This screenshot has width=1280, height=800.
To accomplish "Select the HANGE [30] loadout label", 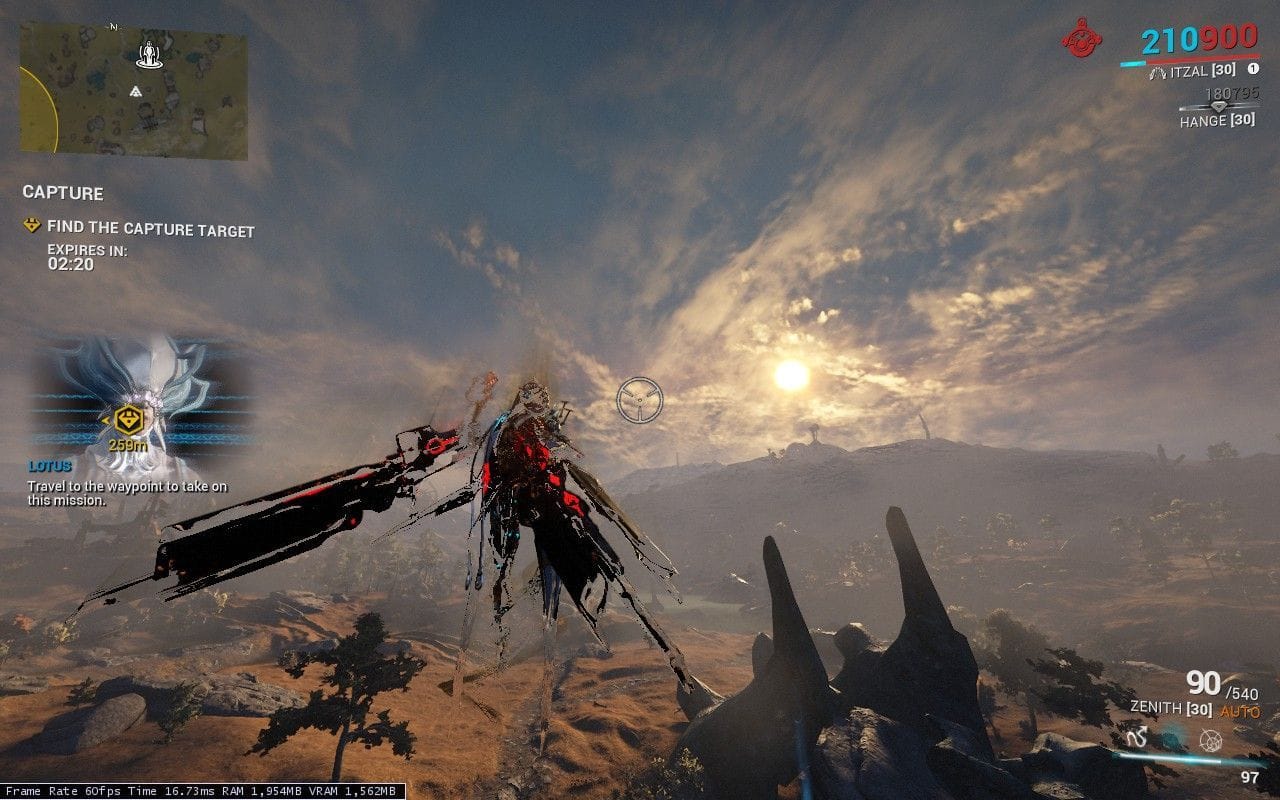I will (1218, 120).
